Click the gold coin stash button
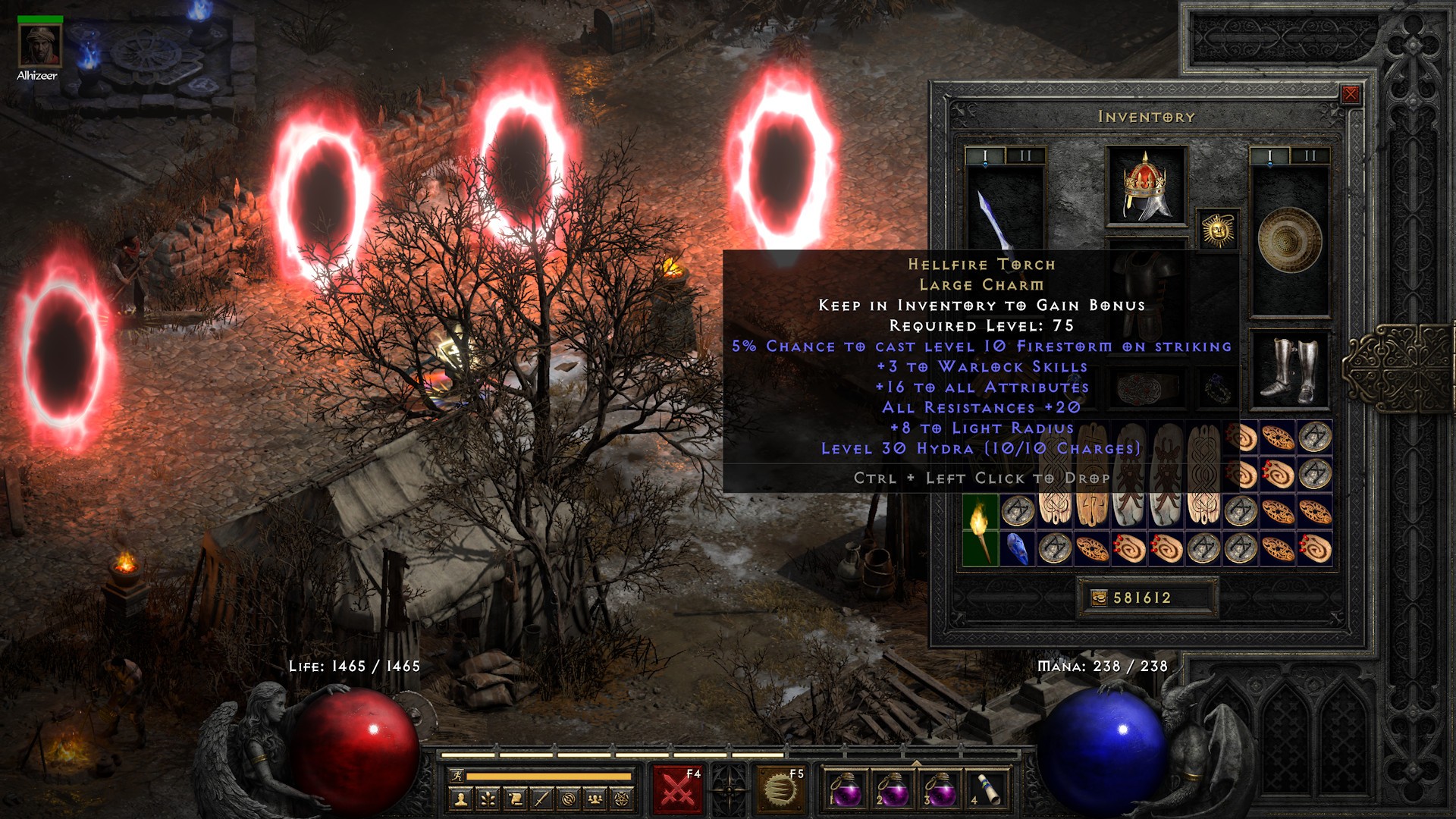The width and height of the screenshot is (1456, 819). coord(1098,598)
